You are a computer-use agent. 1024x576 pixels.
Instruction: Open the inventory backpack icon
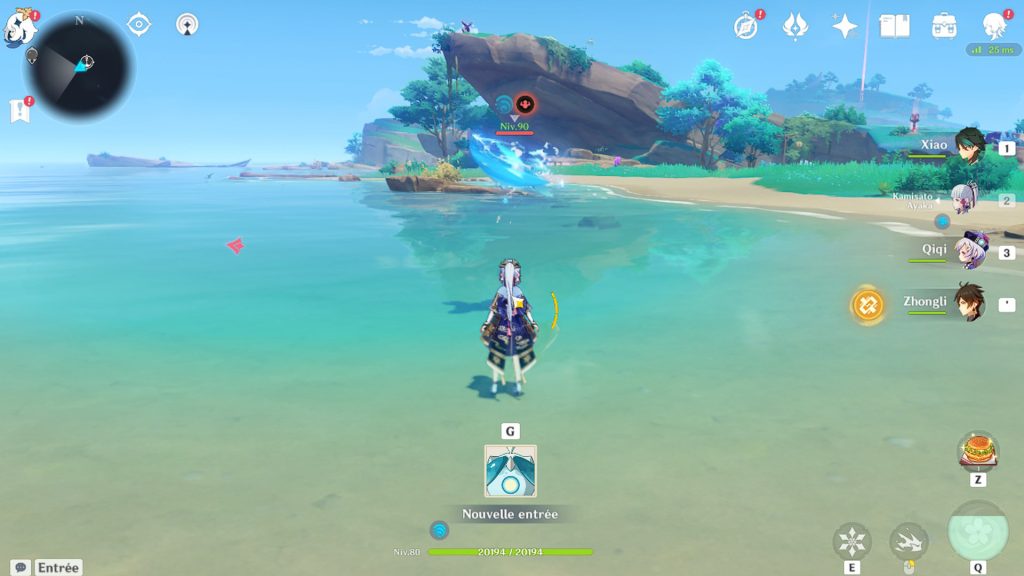[943, 26]
